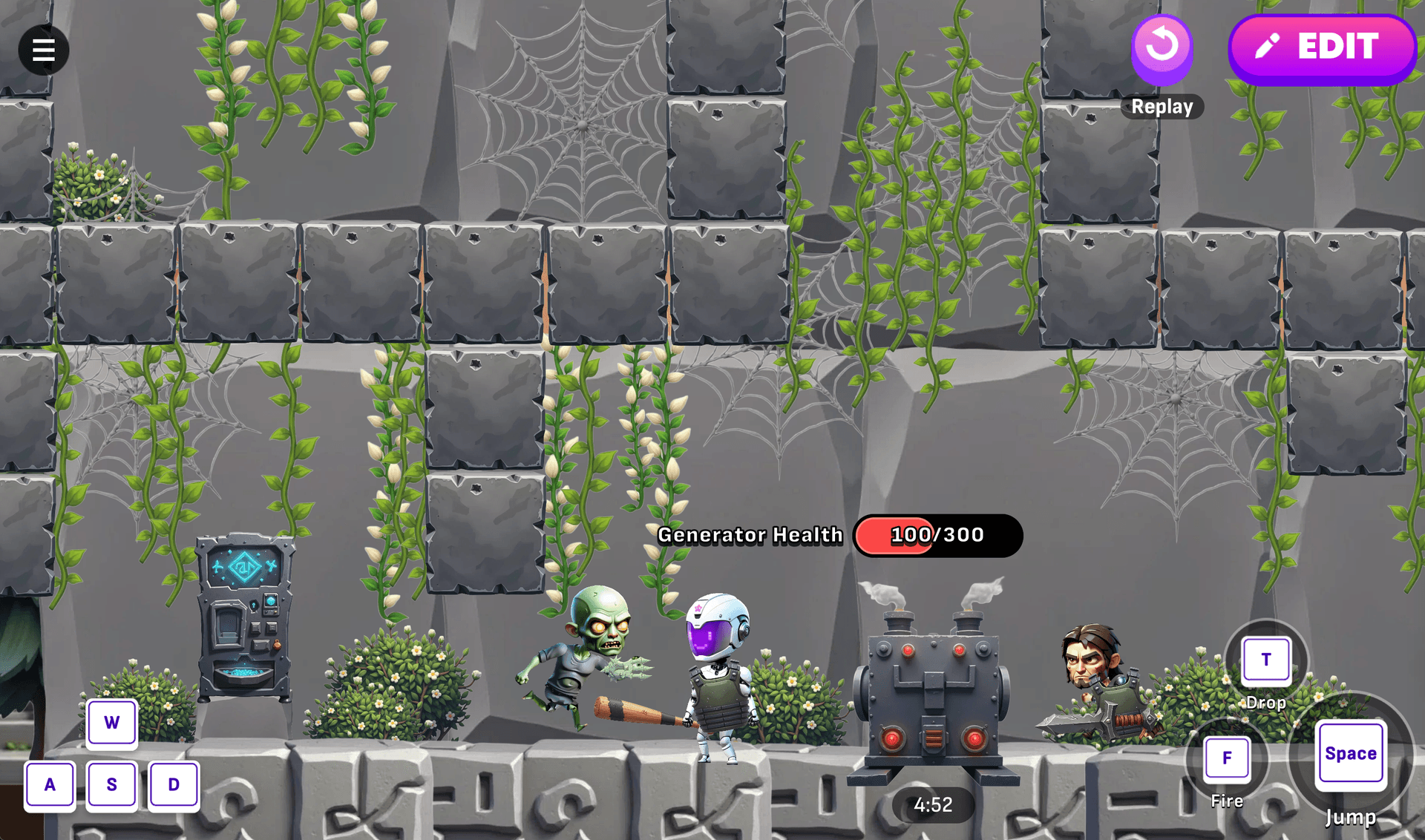Tap the on-screen Fire button
Viewport: 1425px width, 840px height.
tap(1226, 758)
